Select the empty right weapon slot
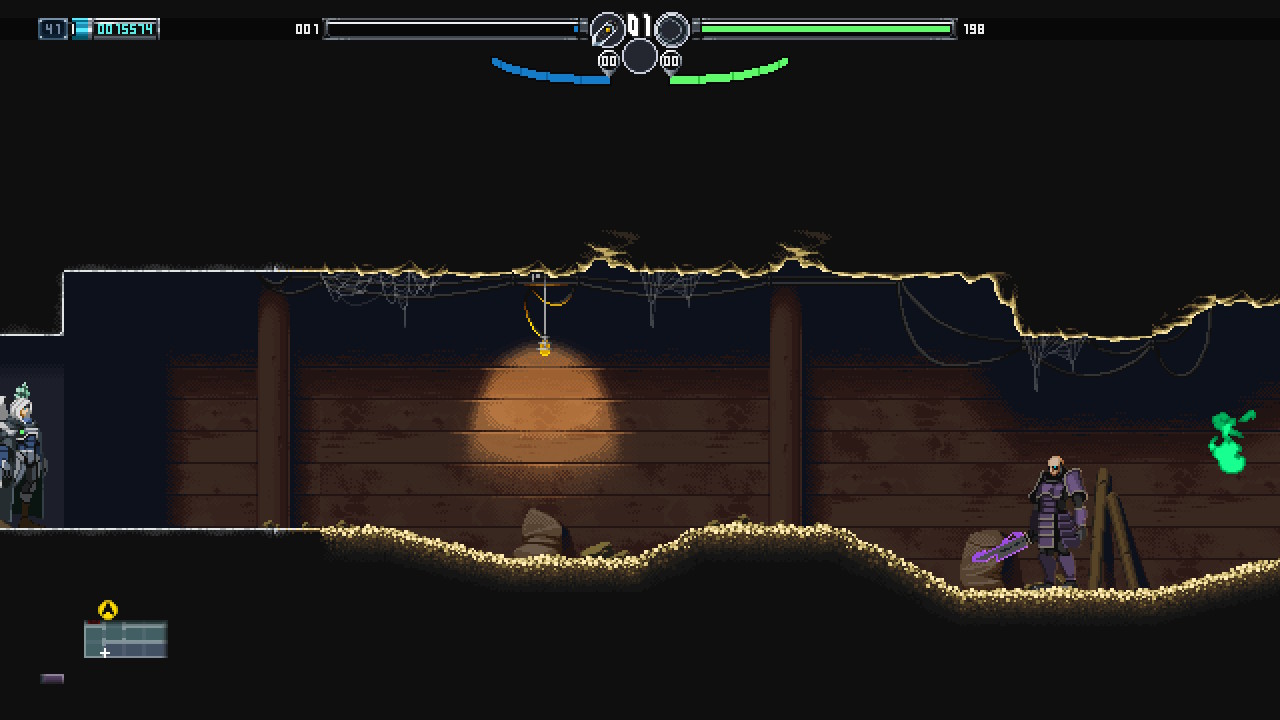 (x=672, y=30)
